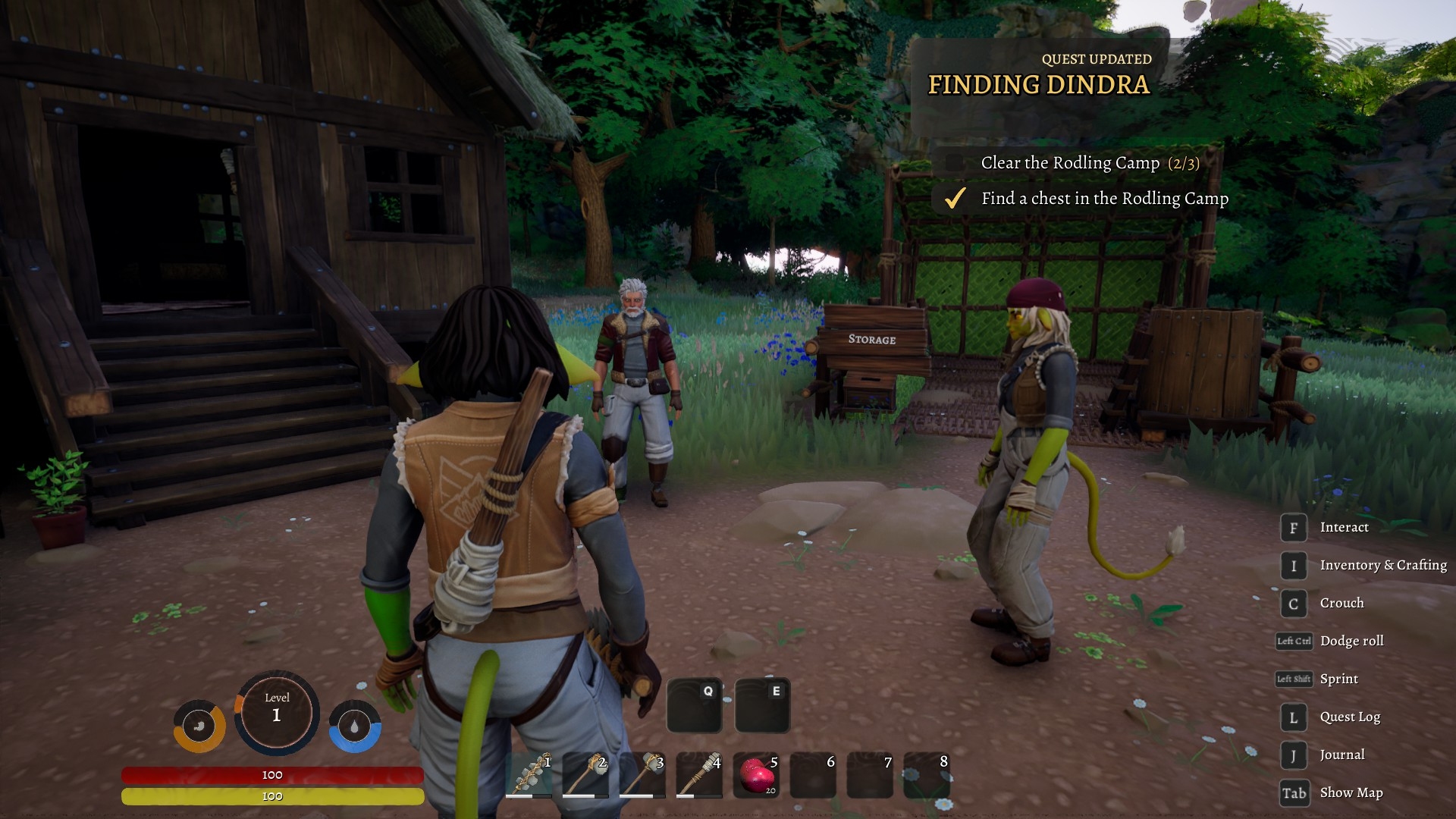Click the empty Q quick slot
The width and height of the screenshot is (1456, 819).
694,705
